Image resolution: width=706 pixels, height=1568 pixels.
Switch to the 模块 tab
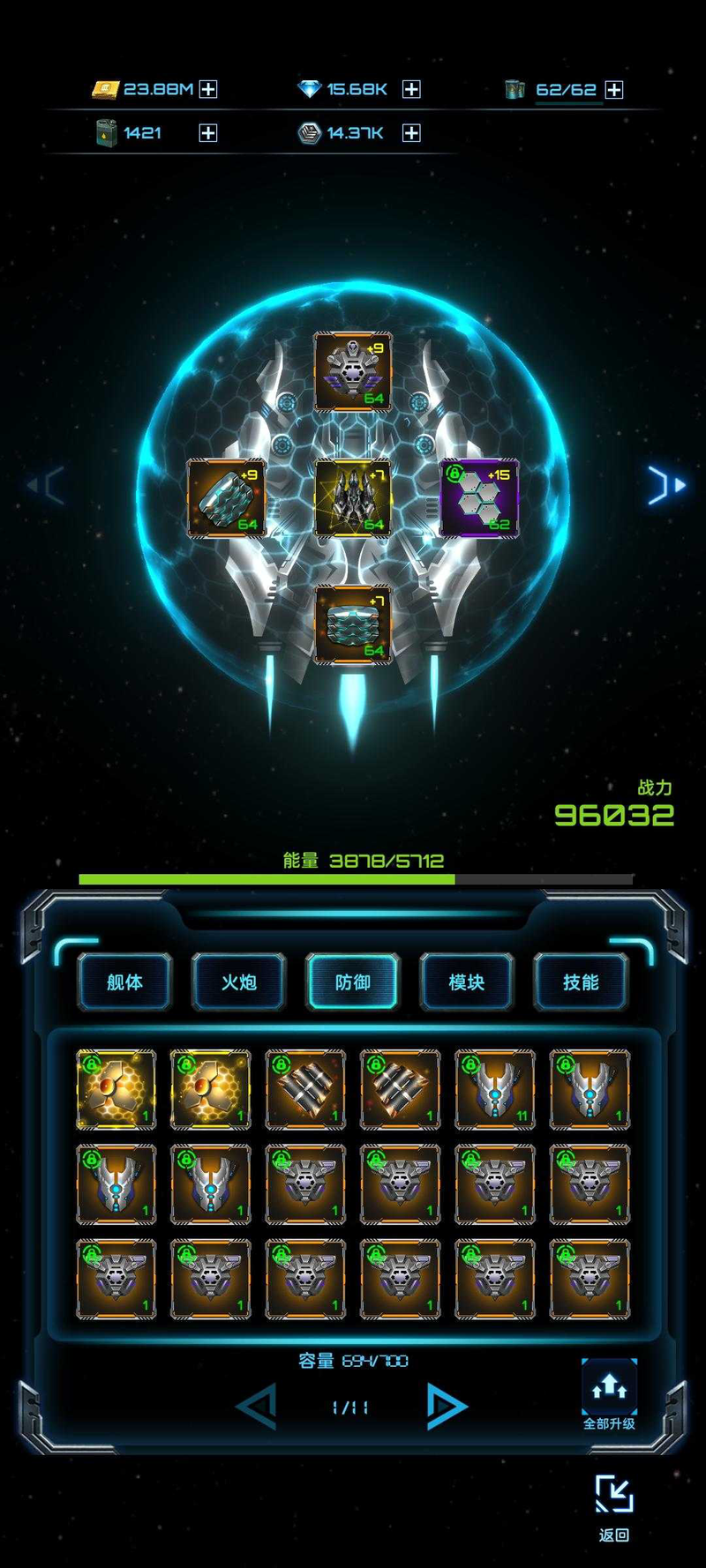467,982
